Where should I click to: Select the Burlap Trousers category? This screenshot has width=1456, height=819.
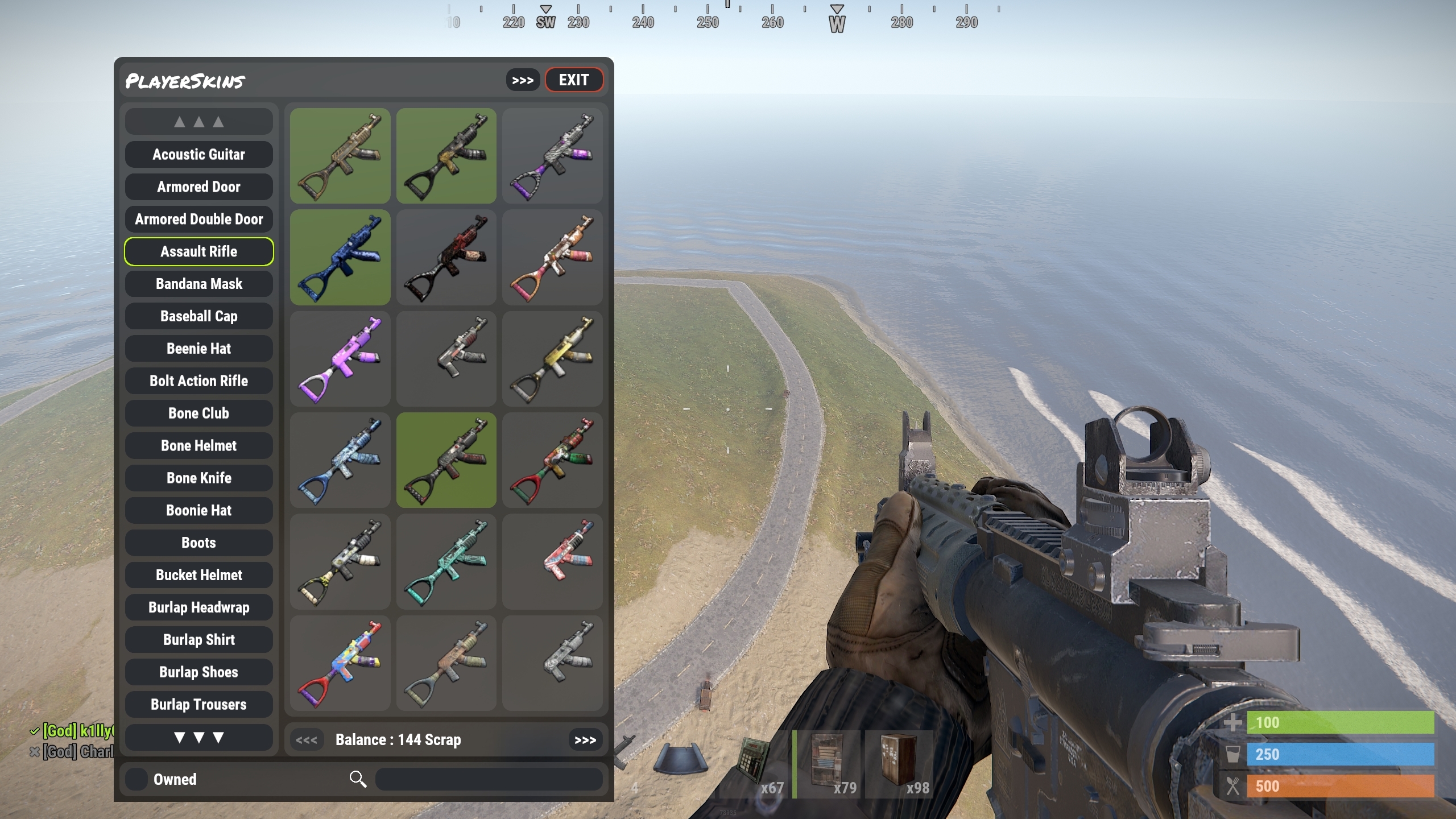198,705
